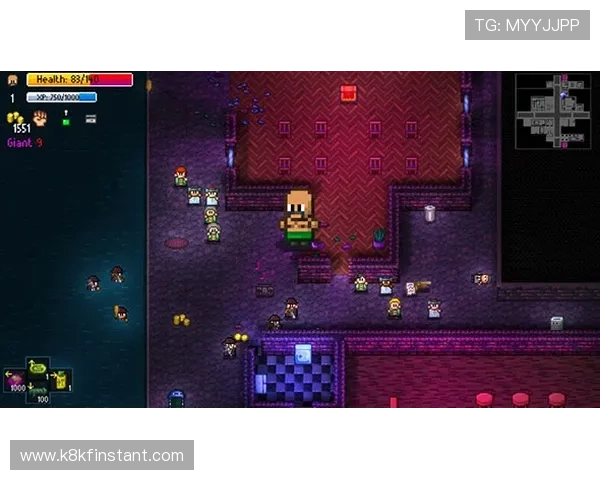
Task: Click the gold coins money icon
Action: [x=15, y=118]
